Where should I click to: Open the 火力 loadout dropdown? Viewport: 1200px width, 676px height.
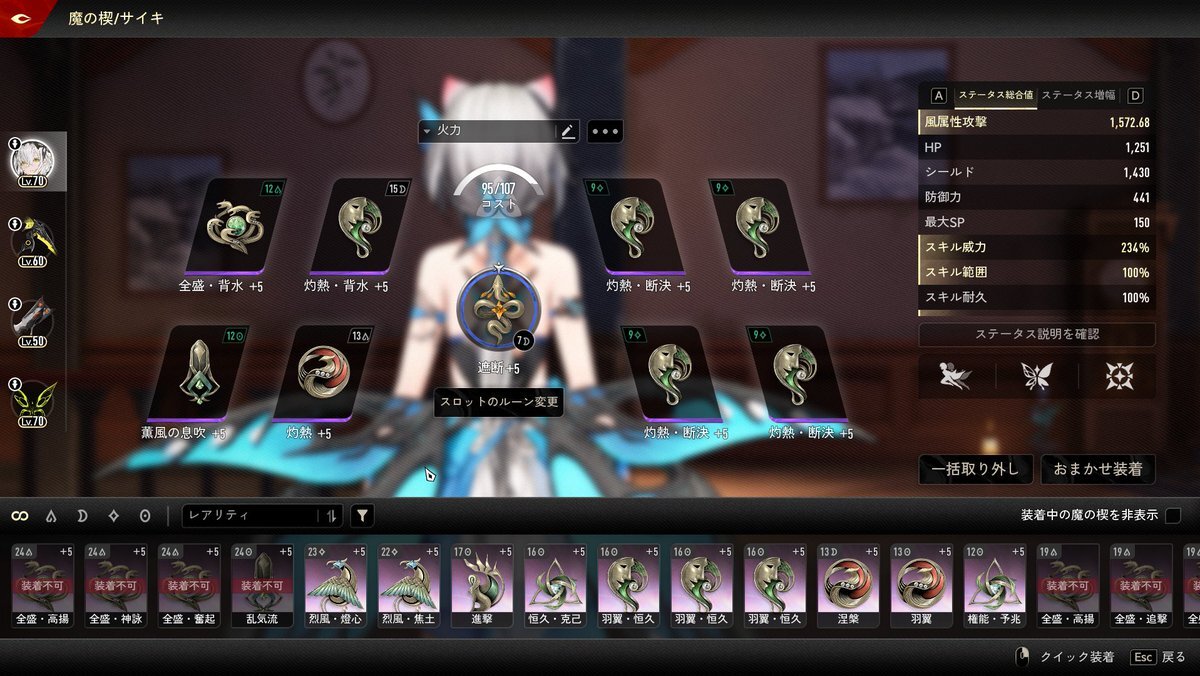tap(487, 131)
